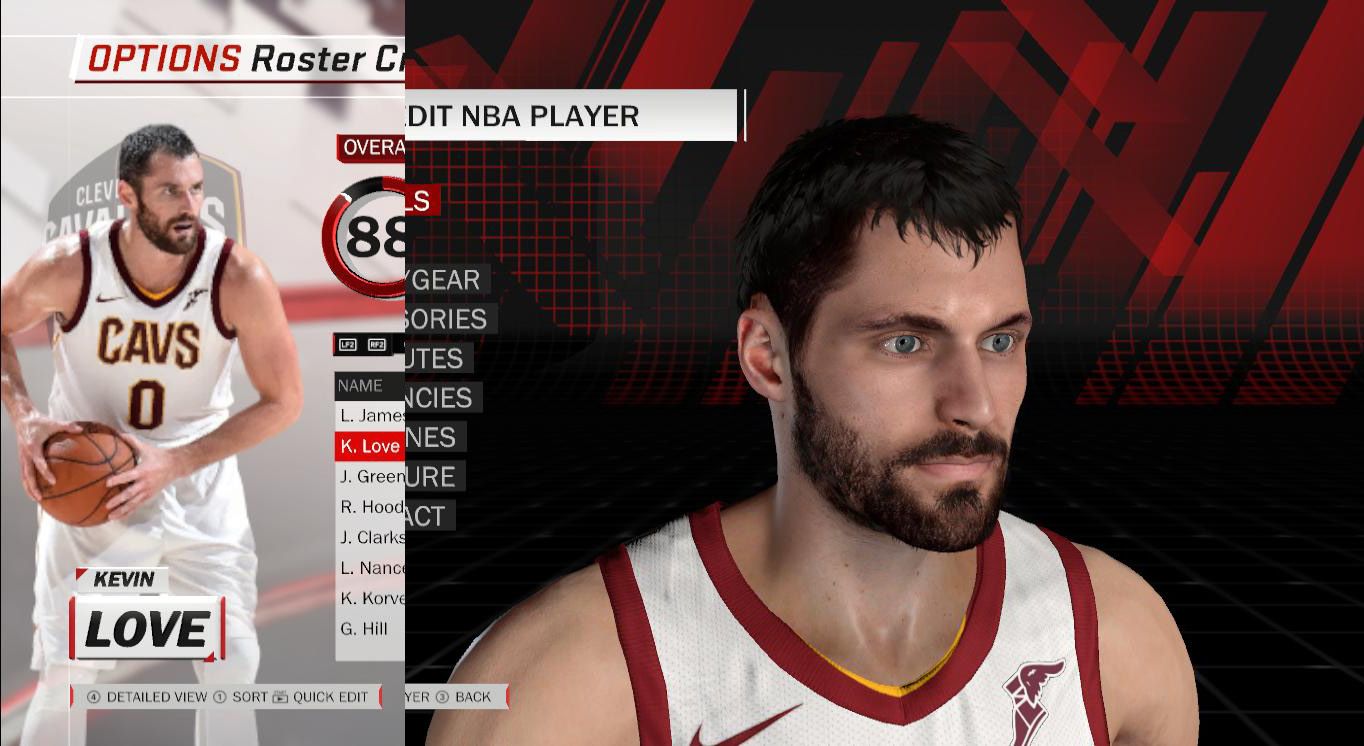Select L. James in the roster list

[371, 416]
